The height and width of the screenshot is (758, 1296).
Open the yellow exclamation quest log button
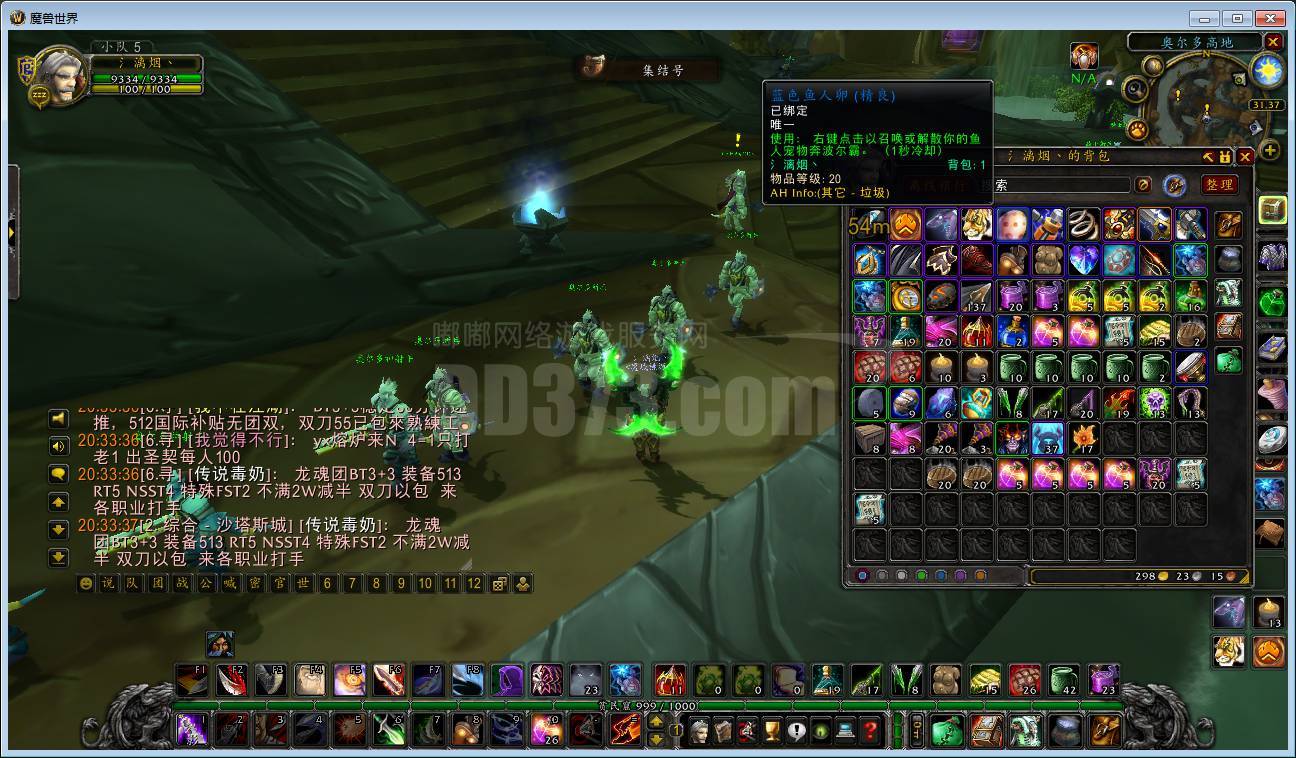(796, 730)
